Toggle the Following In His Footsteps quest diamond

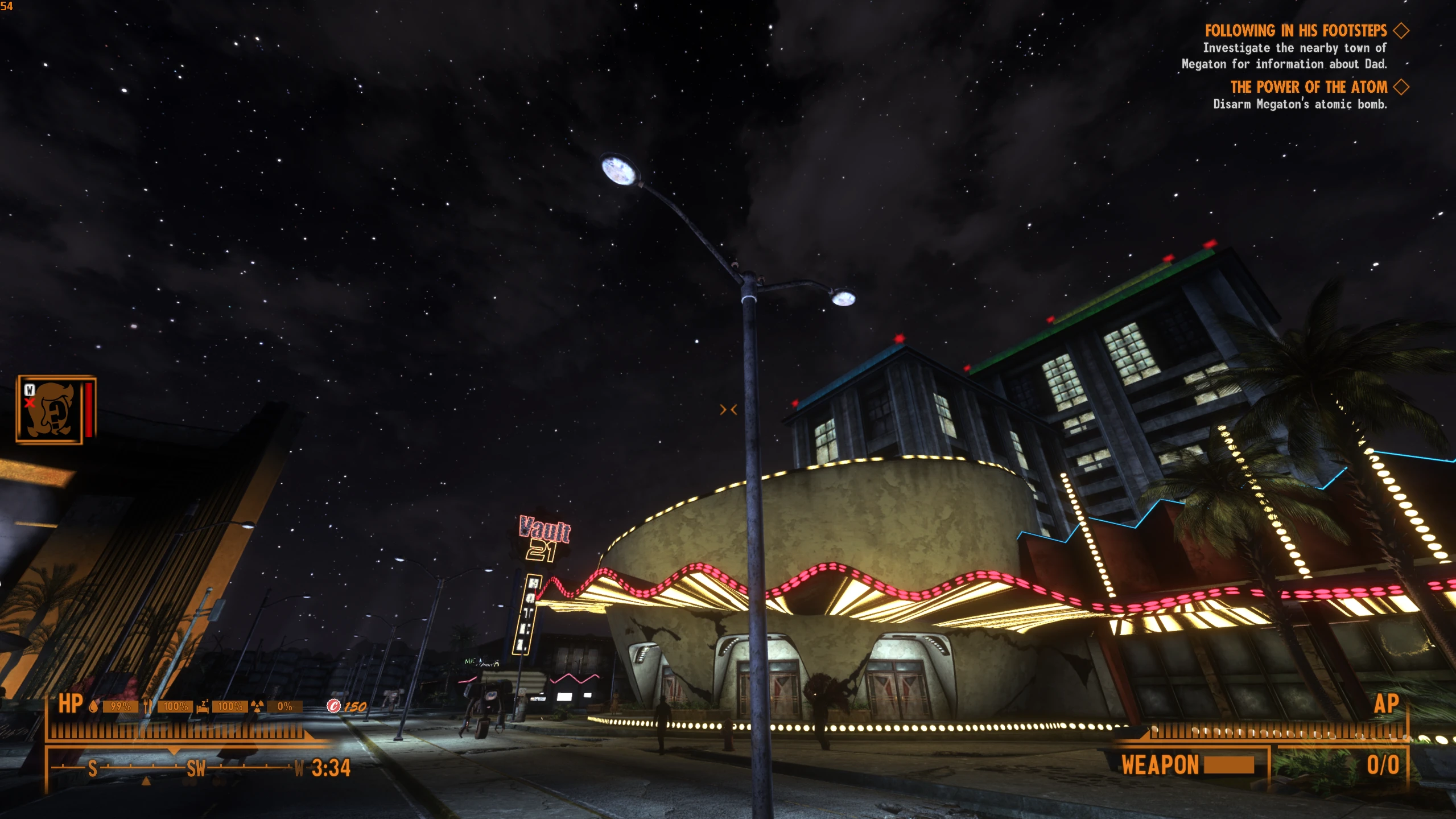(x=1402, y=31)
